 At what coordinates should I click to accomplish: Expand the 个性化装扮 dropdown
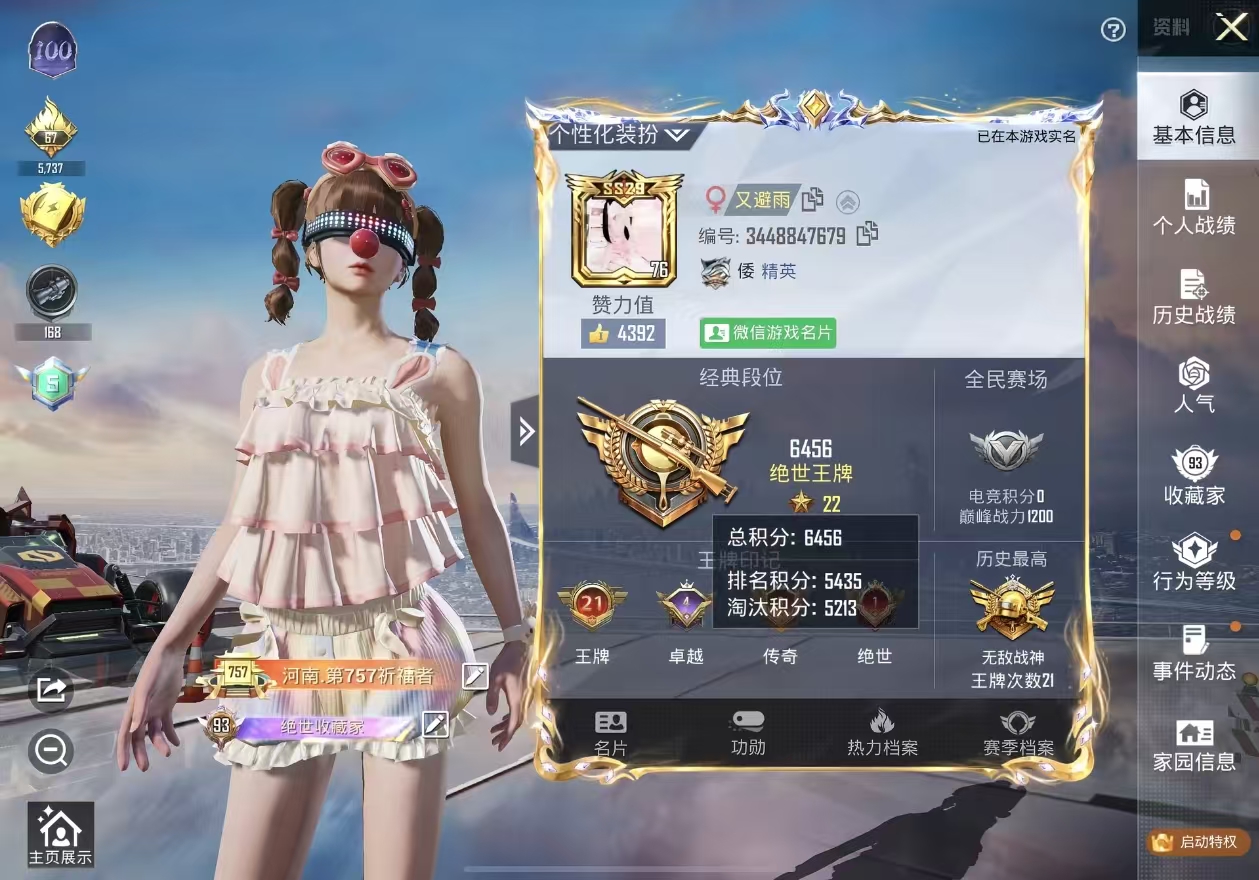[x=618, y=134]
